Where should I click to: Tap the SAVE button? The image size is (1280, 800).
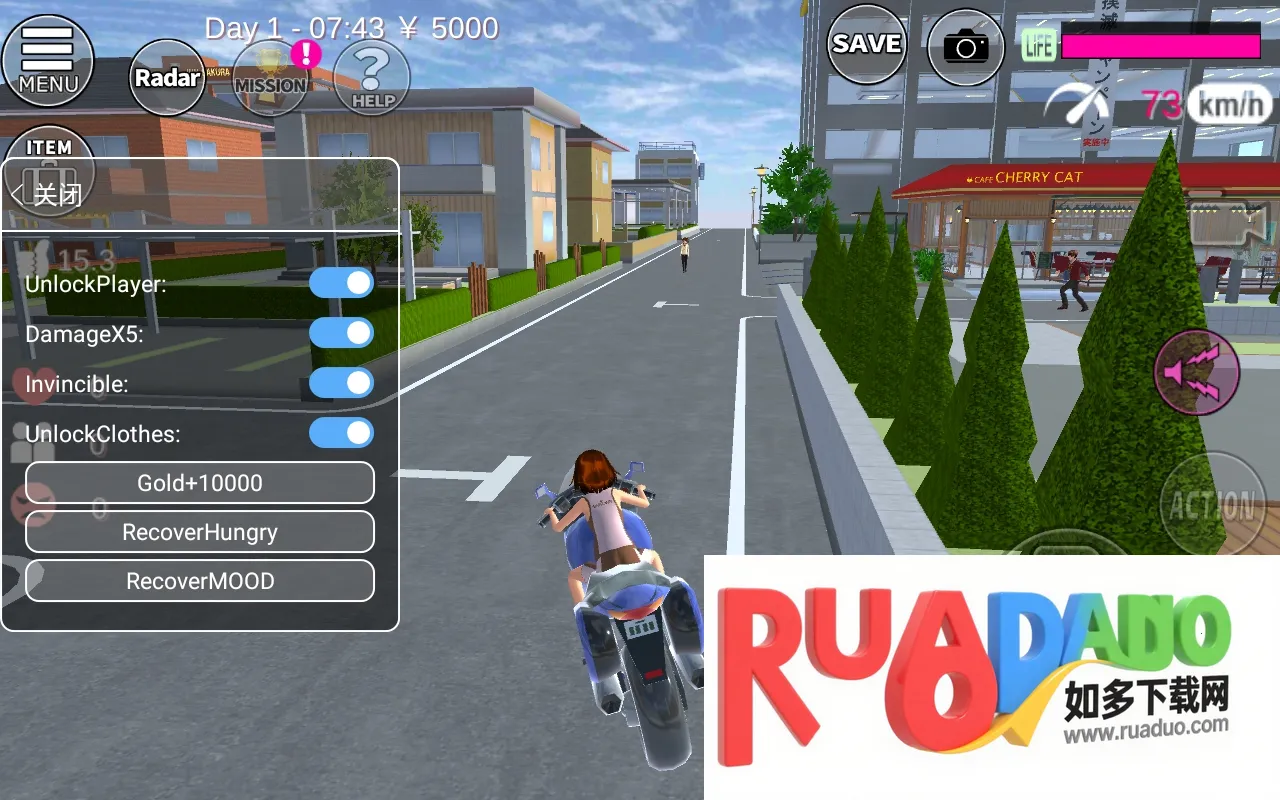pos(866,44)
